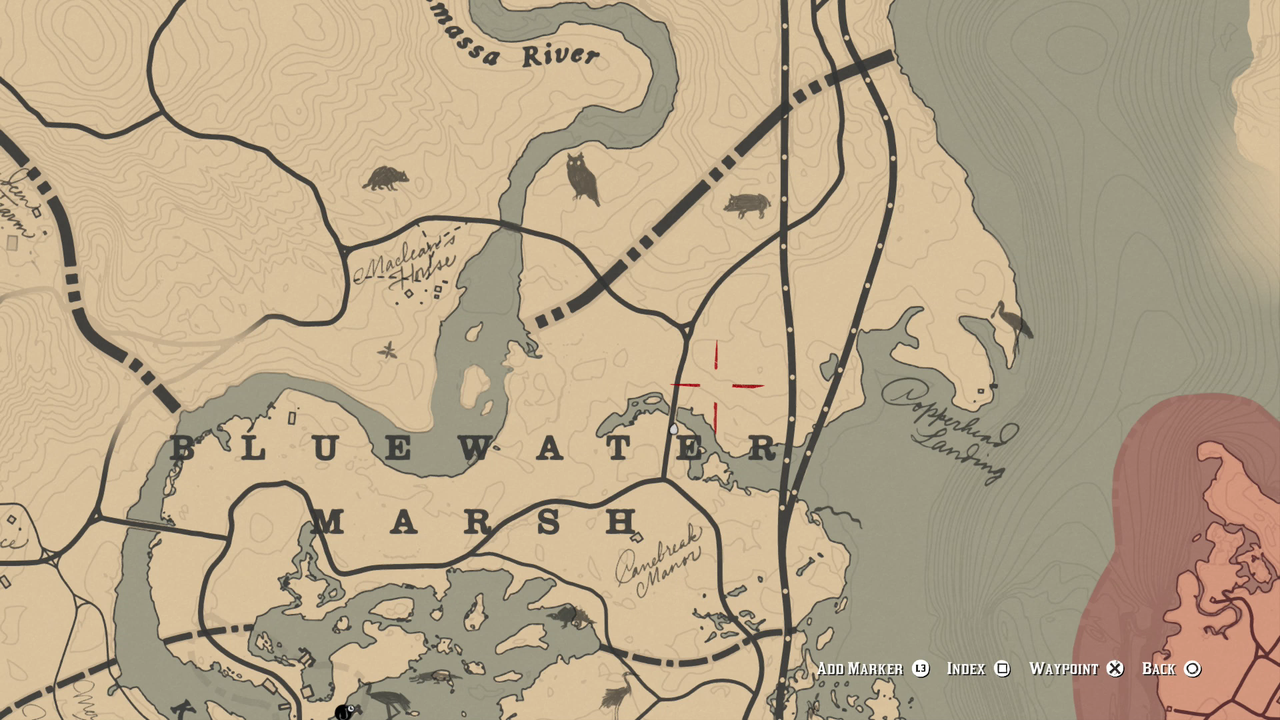Select the Index button icon

pyautogui.click(x=1003, y=668)
